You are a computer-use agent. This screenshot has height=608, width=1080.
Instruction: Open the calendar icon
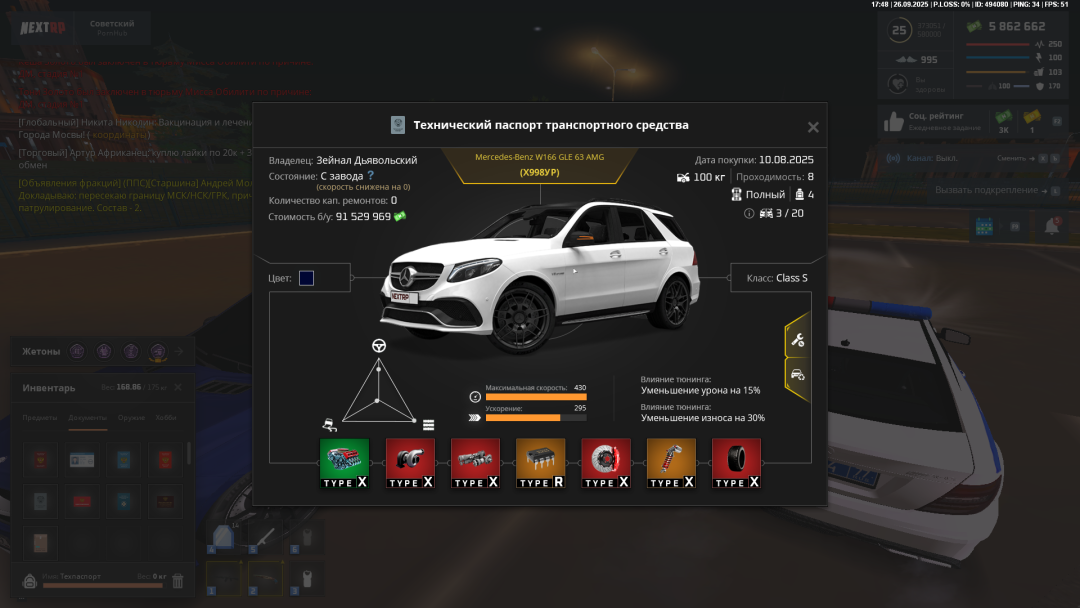coord(984,227)
